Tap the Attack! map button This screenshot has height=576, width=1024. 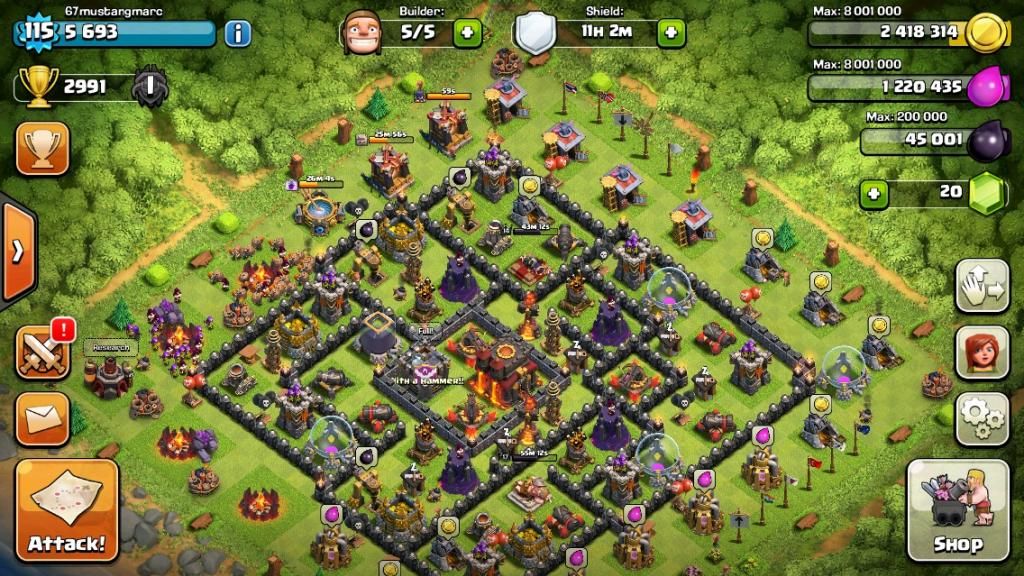click(66, 510)
